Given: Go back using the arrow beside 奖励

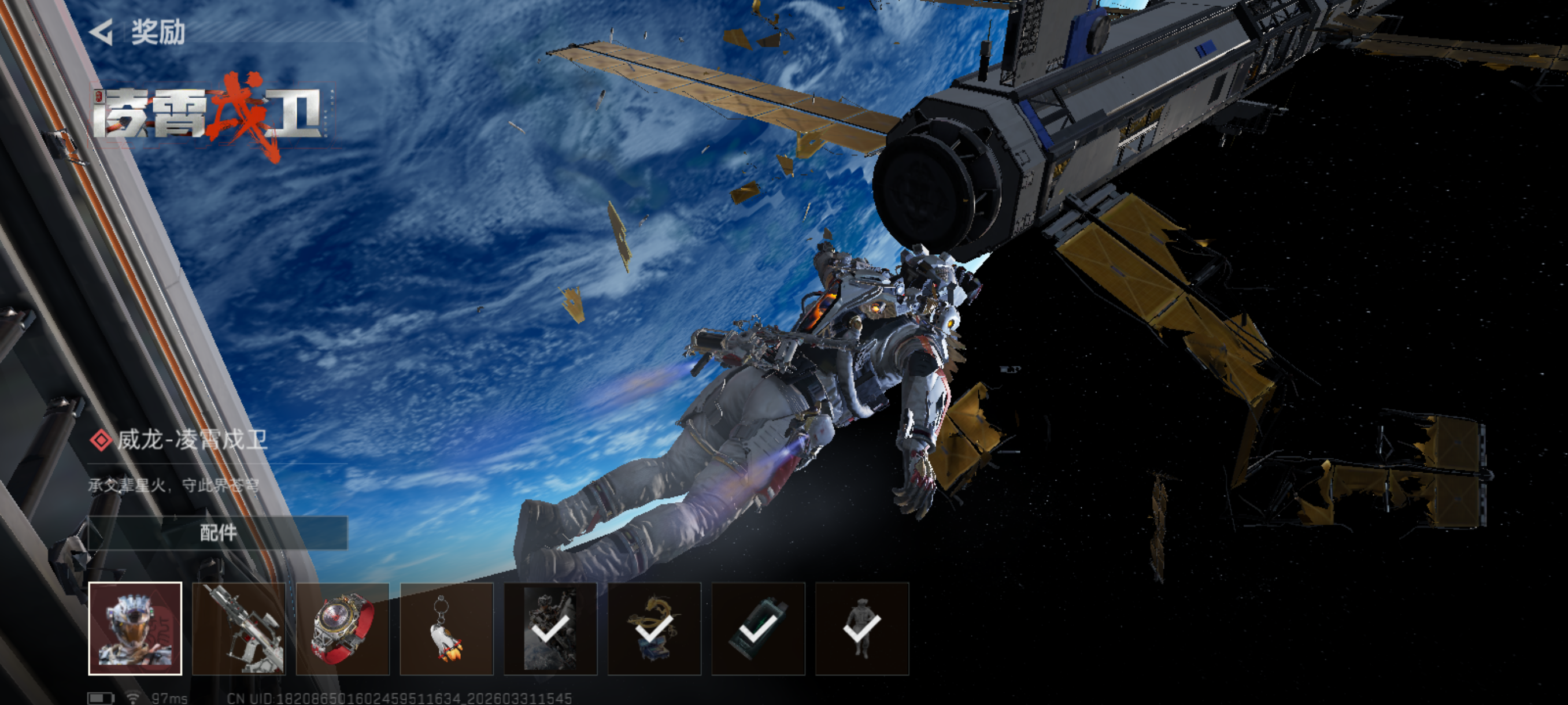Looking at the screenshot, I should click(x=102, y=32).
